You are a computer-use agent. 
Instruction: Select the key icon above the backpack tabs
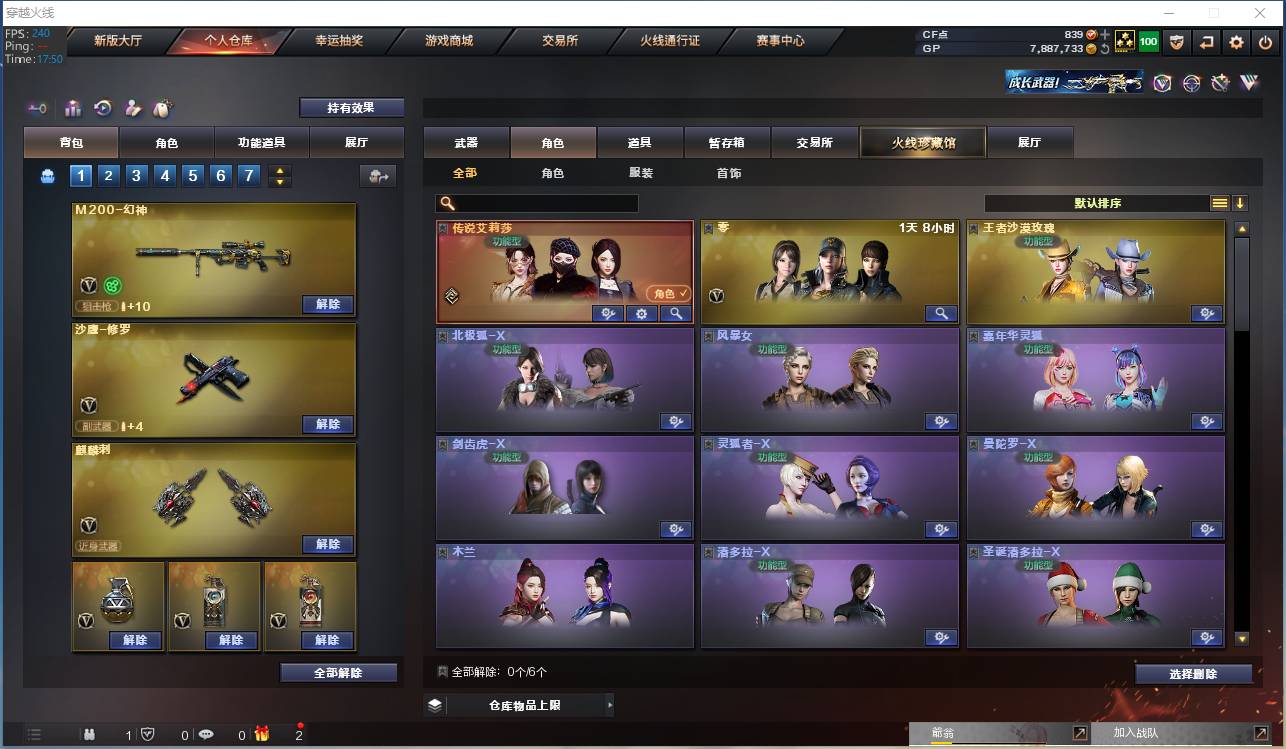(38, 107)
